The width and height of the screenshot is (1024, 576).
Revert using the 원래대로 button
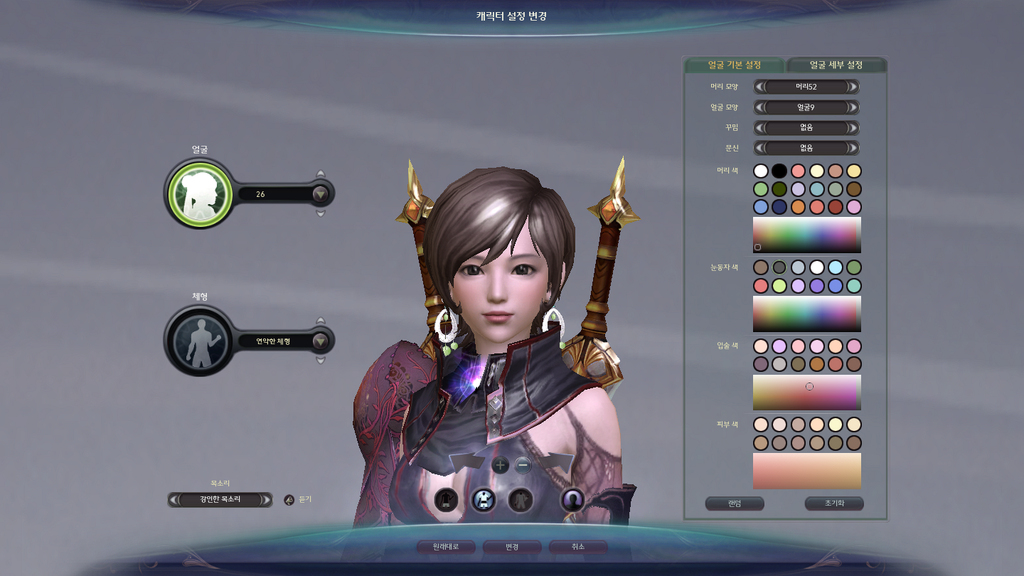(x=445, y=547)
